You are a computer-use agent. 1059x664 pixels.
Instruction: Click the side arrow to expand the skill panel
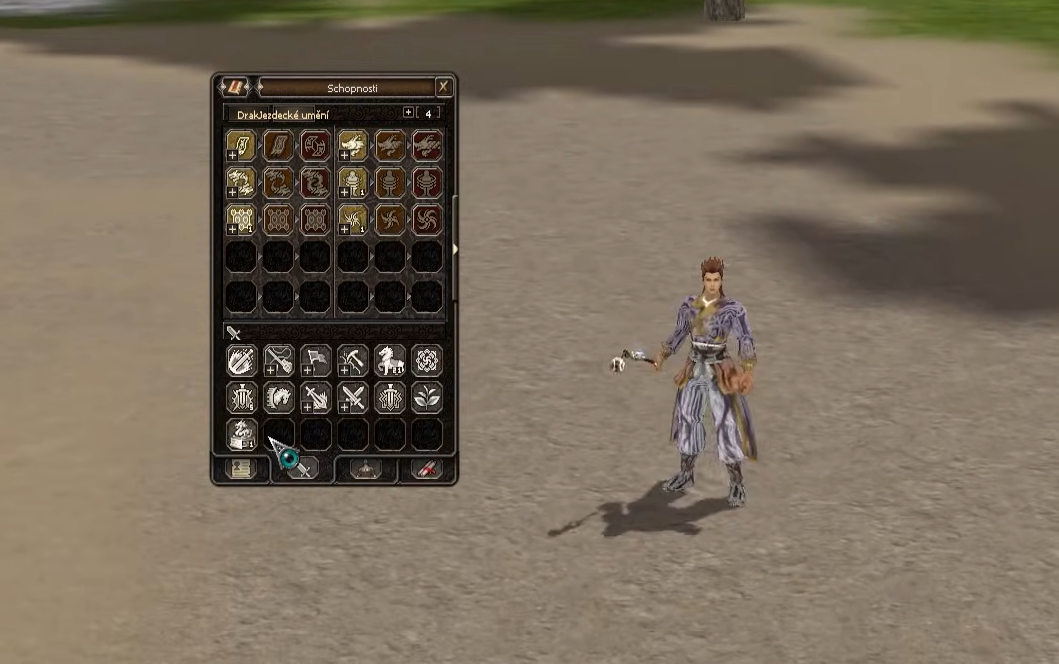tap(455, 250)
